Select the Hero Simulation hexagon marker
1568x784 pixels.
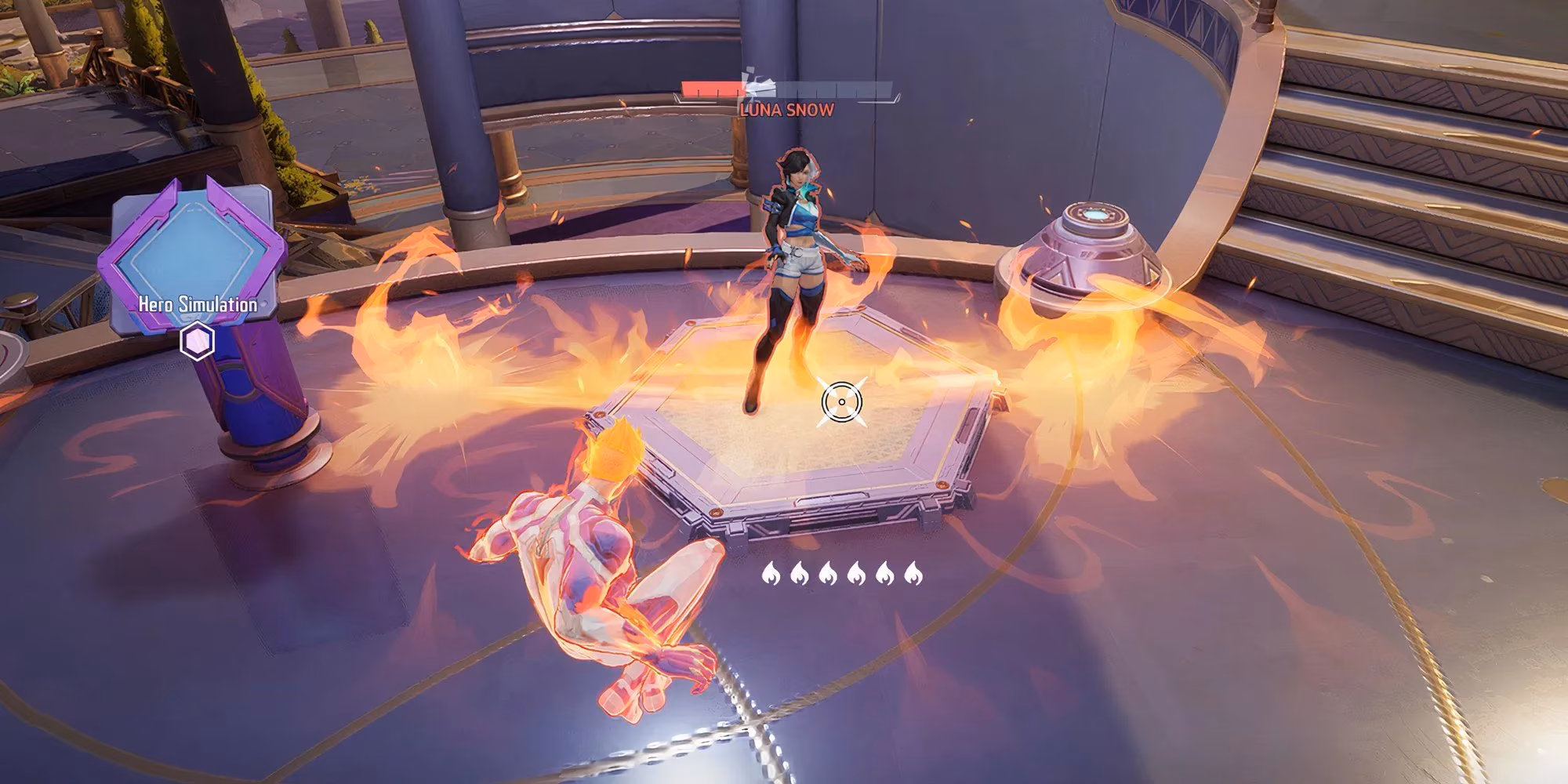tap(197, 341)
